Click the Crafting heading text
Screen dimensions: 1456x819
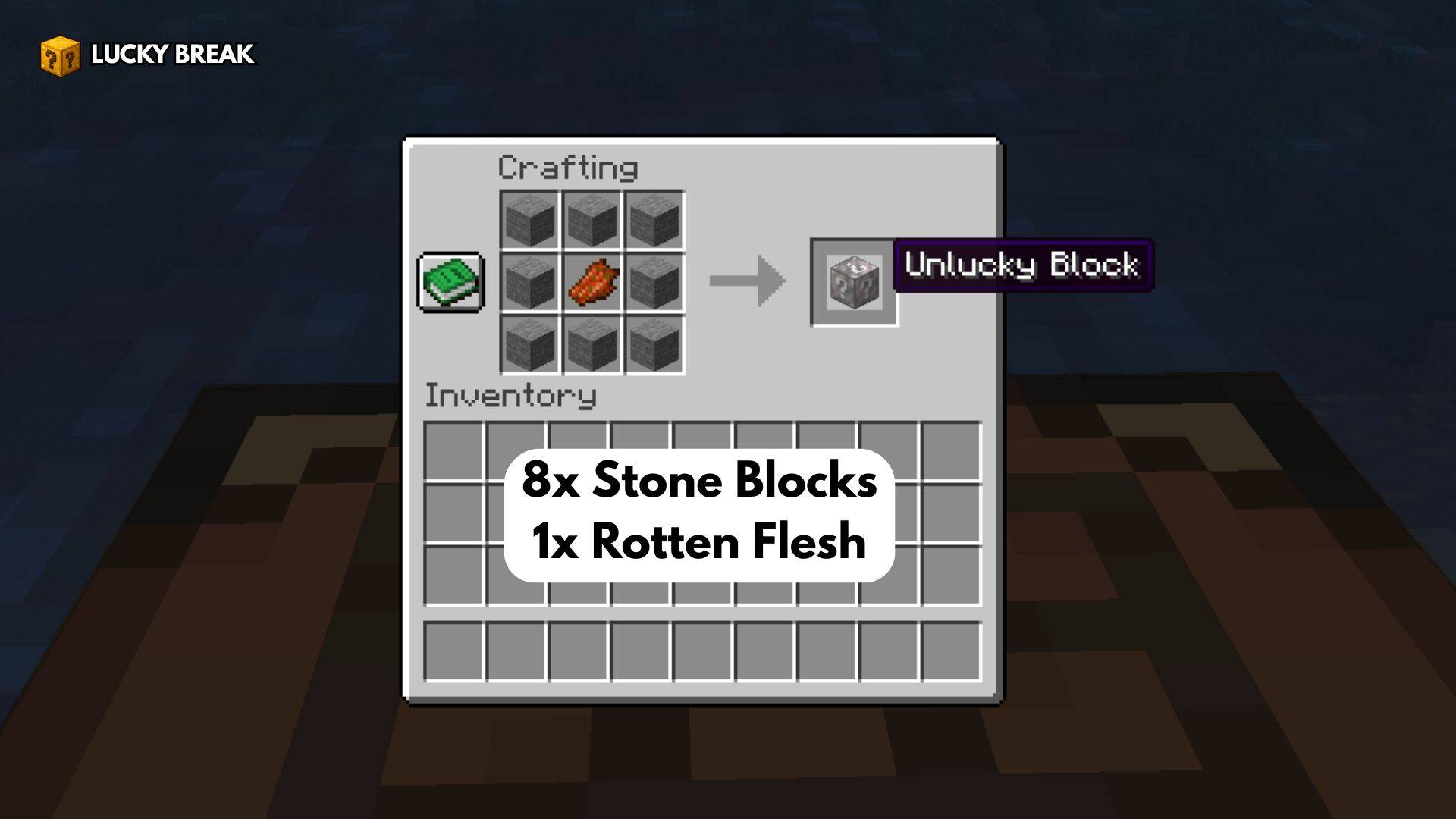569,167
